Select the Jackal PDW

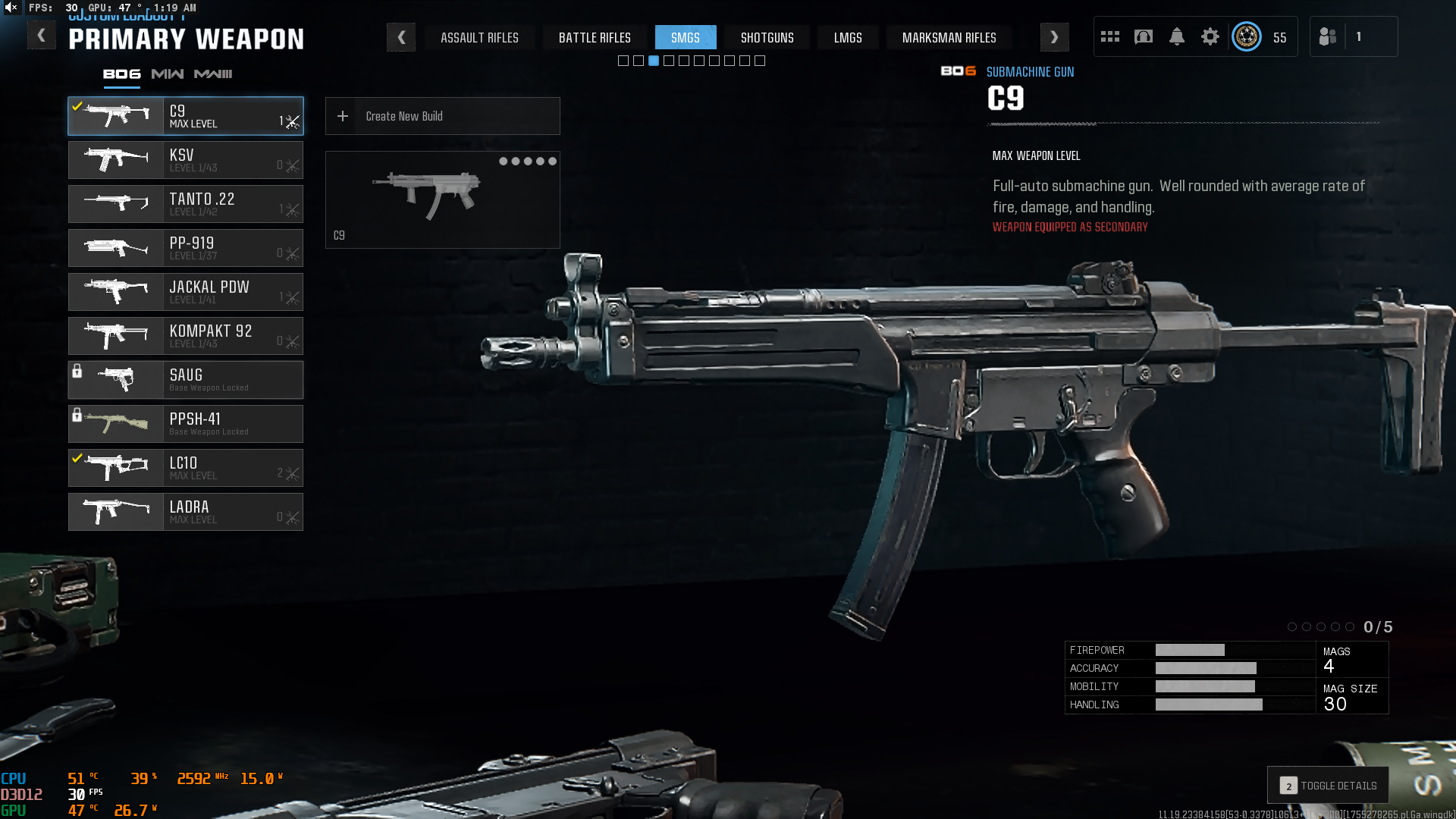click(x=186, y=292)
